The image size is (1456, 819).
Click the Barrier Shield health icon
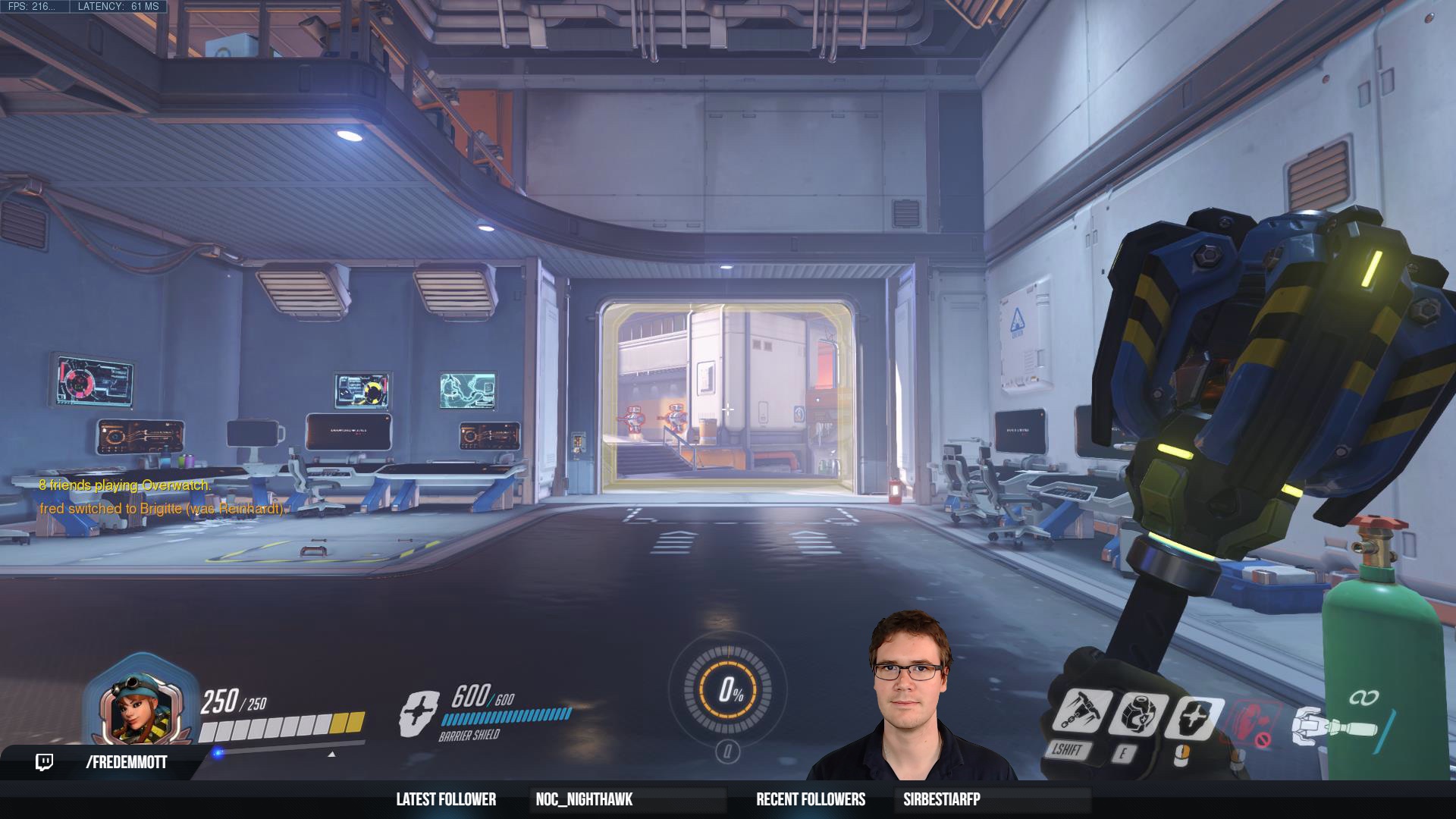click(x=419, y=713)
